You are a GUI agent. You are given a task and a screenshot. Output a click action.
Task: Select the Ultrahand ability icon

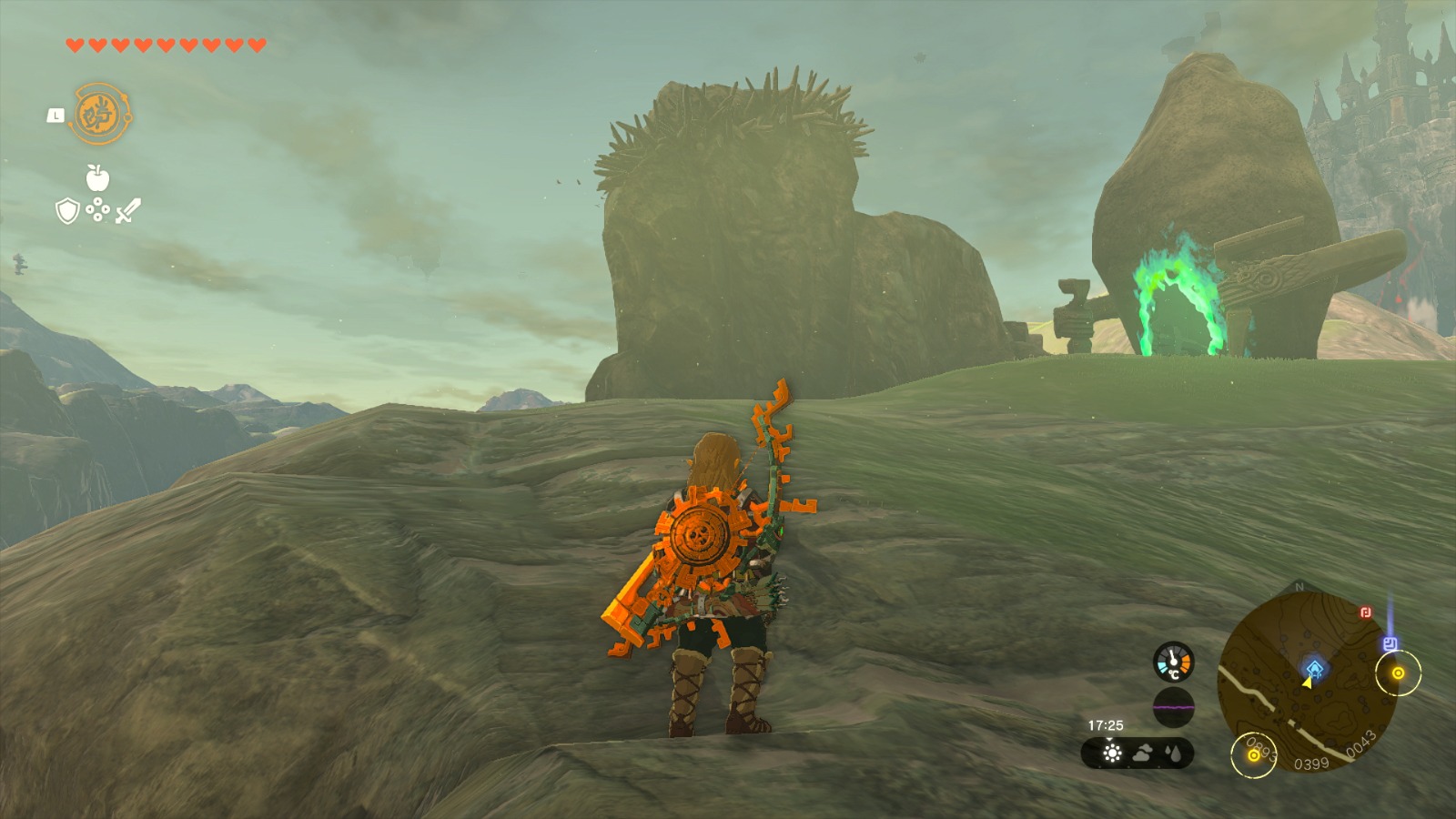[x=102, y=114]
